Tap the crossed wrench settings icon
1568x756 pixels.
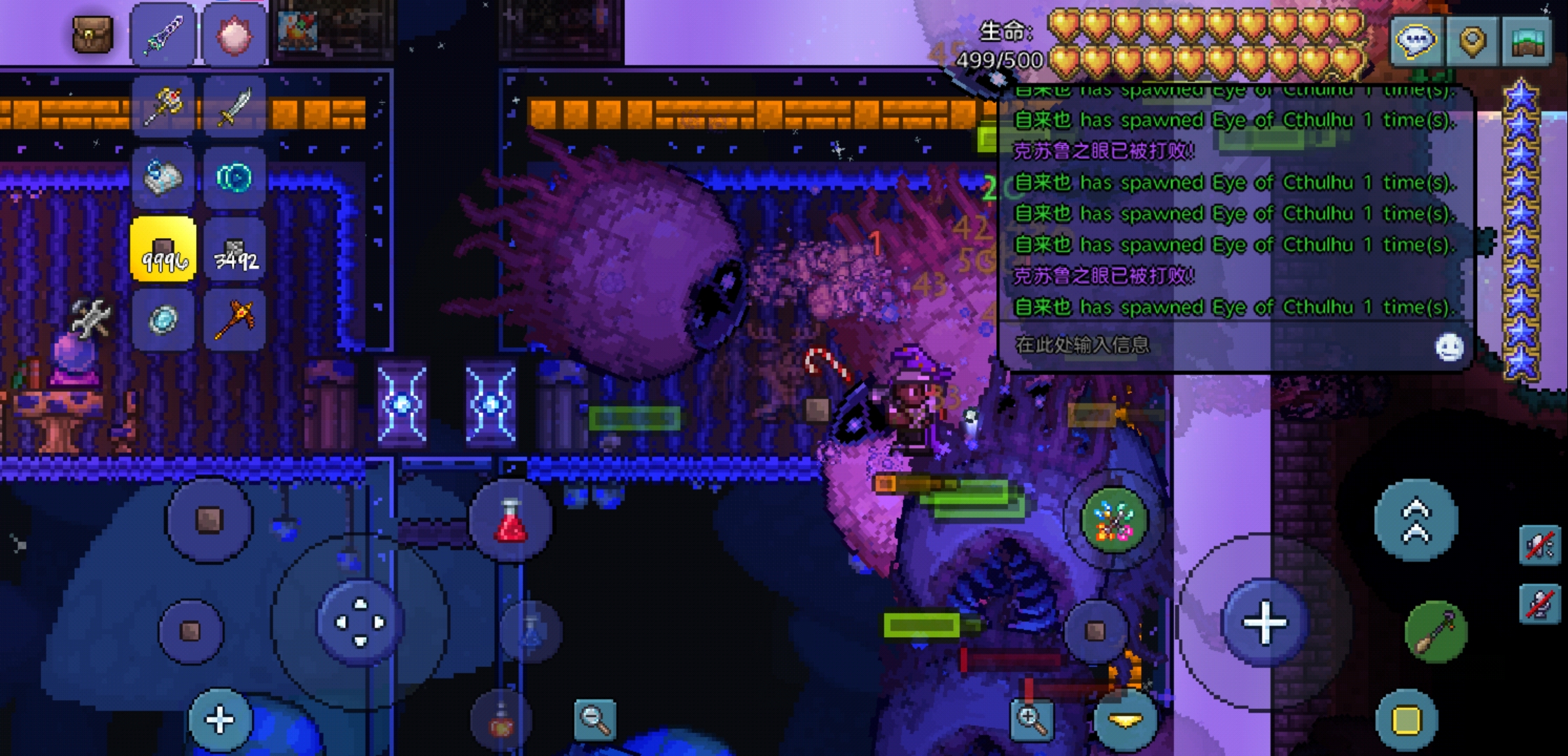point(92,318)
